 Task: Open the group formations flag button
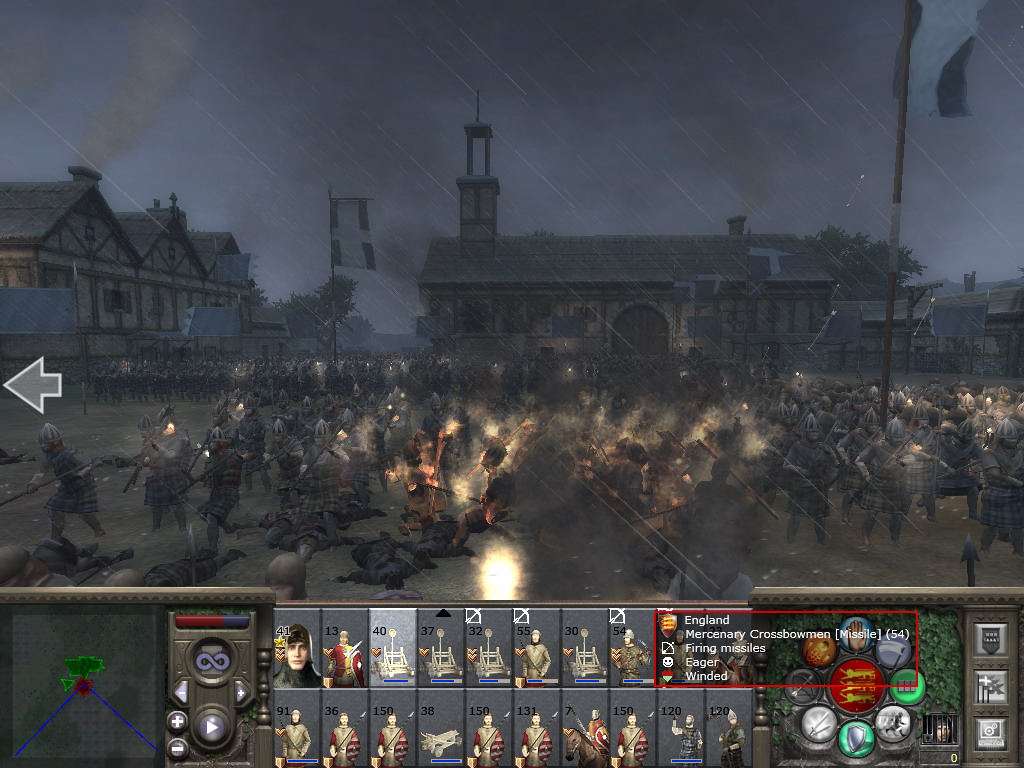pyautogui.click(x=991, y=686)
